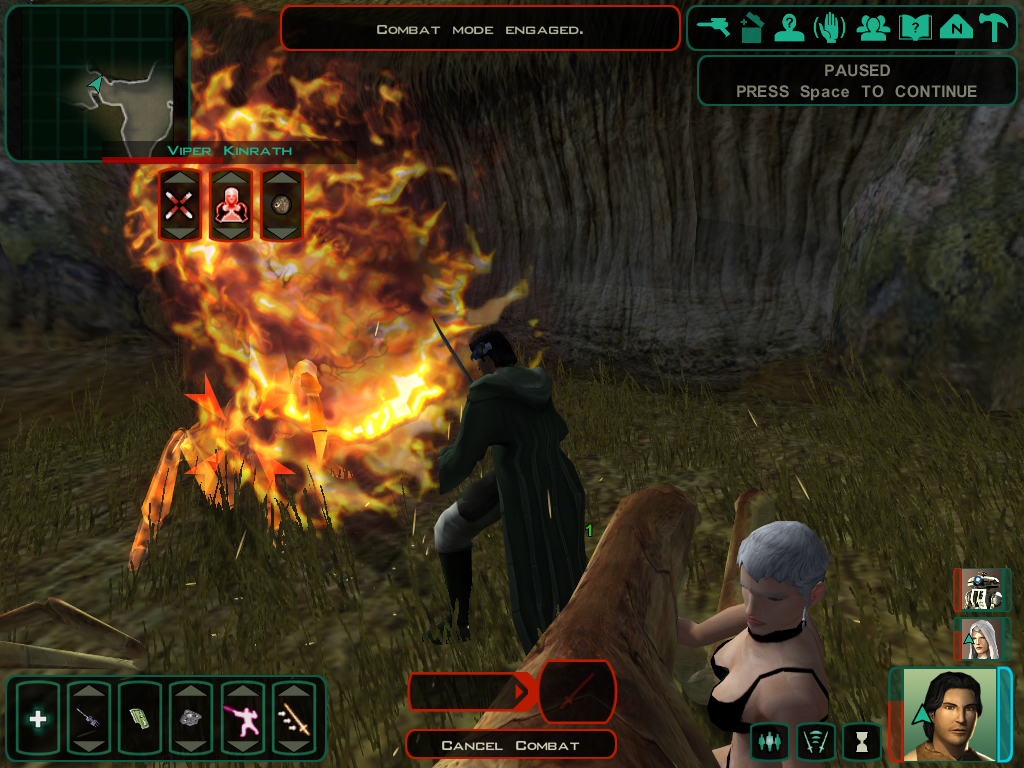Open the Abilities screen (hand icon)
Image resolution: width=1024 pixels, height=768 pixels.
tap(829, 28)
